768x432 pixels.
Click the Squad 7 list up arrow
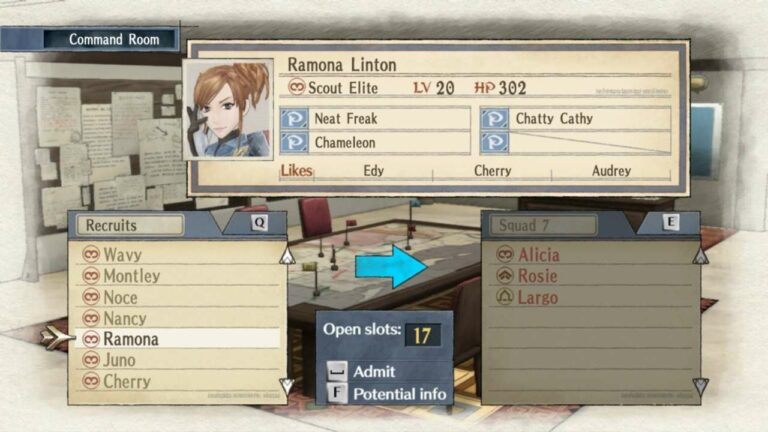pos(700,256)
